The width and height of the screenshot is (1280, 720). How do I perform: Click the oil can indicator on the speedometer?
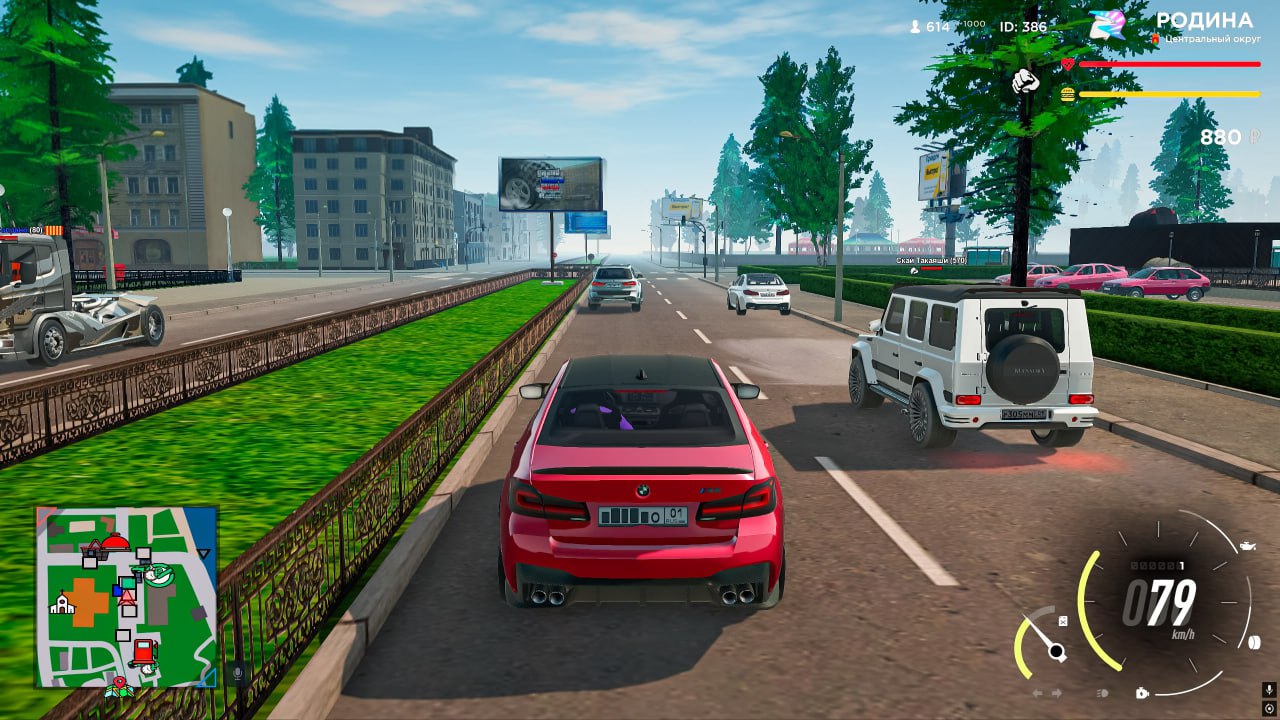[x=1247, y=546]
